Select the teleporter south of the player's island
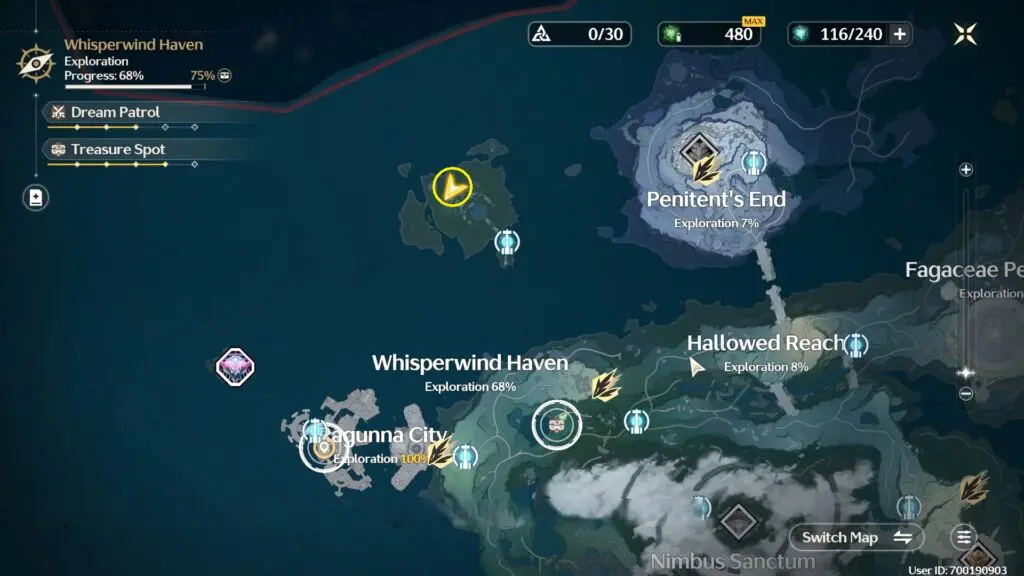This screenshot has height=576, width=1024. [x=507, y=241]
